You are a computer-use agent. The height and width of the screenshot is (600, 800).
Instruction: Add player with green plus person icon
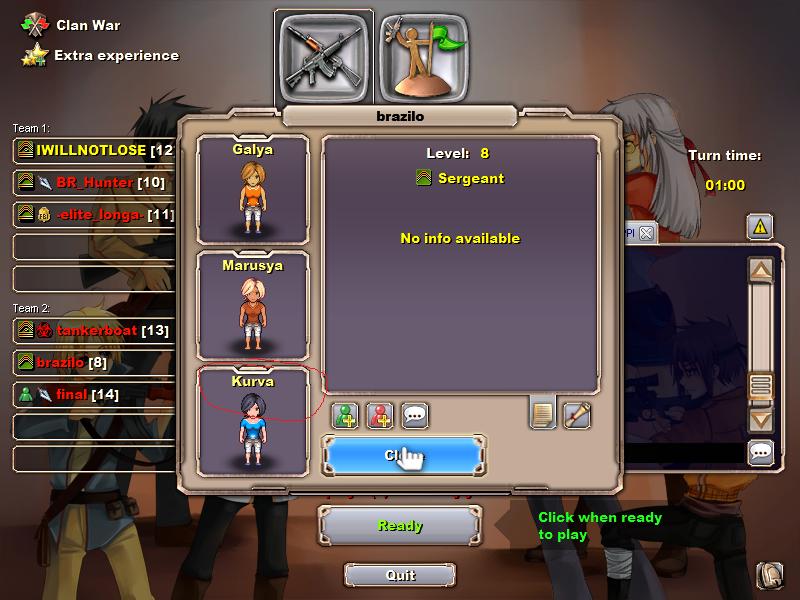pyautogui.click(x=345, y=415)
